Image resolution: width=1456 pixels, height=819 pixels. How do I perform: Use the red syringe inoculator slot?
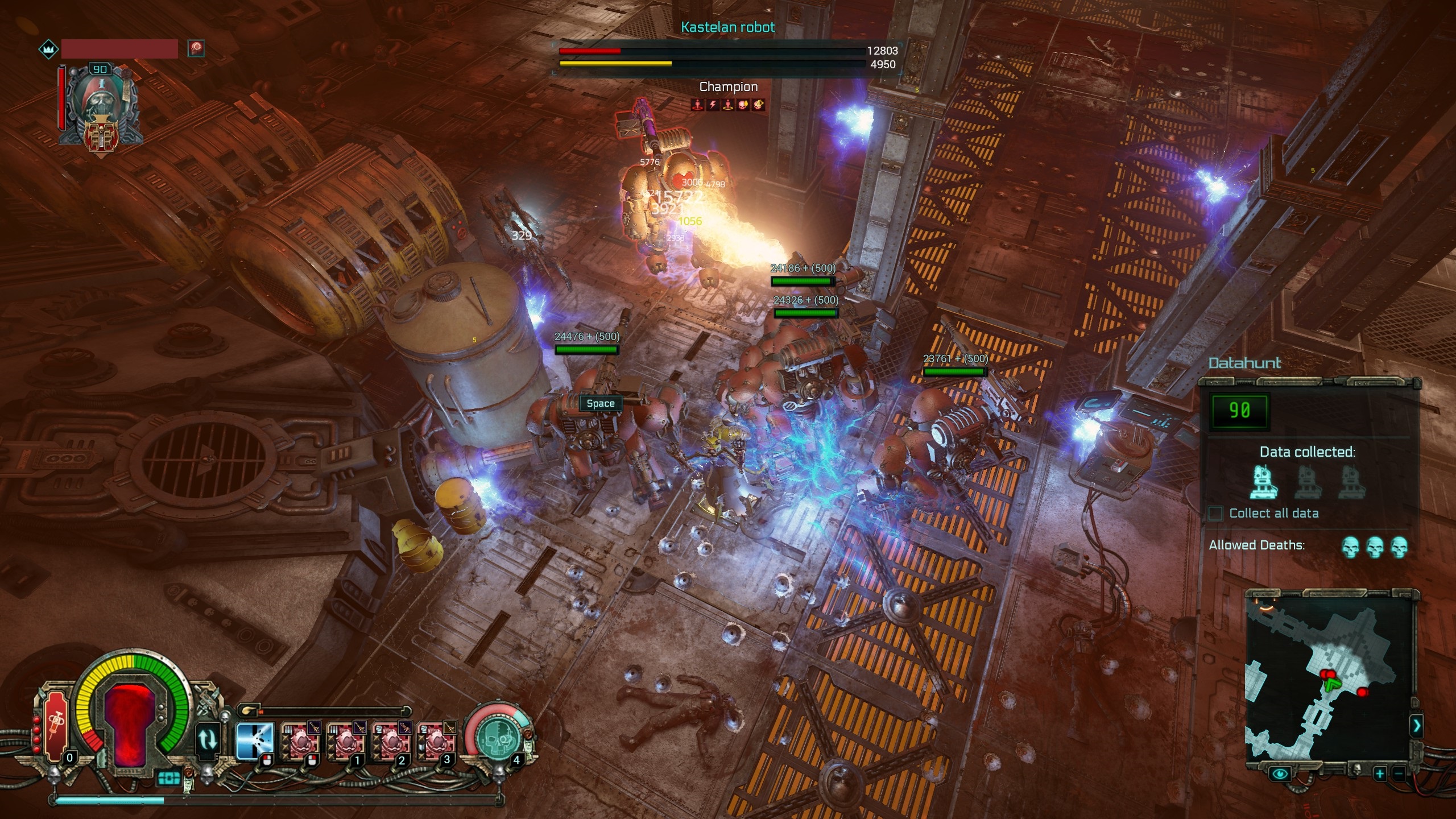56,725
